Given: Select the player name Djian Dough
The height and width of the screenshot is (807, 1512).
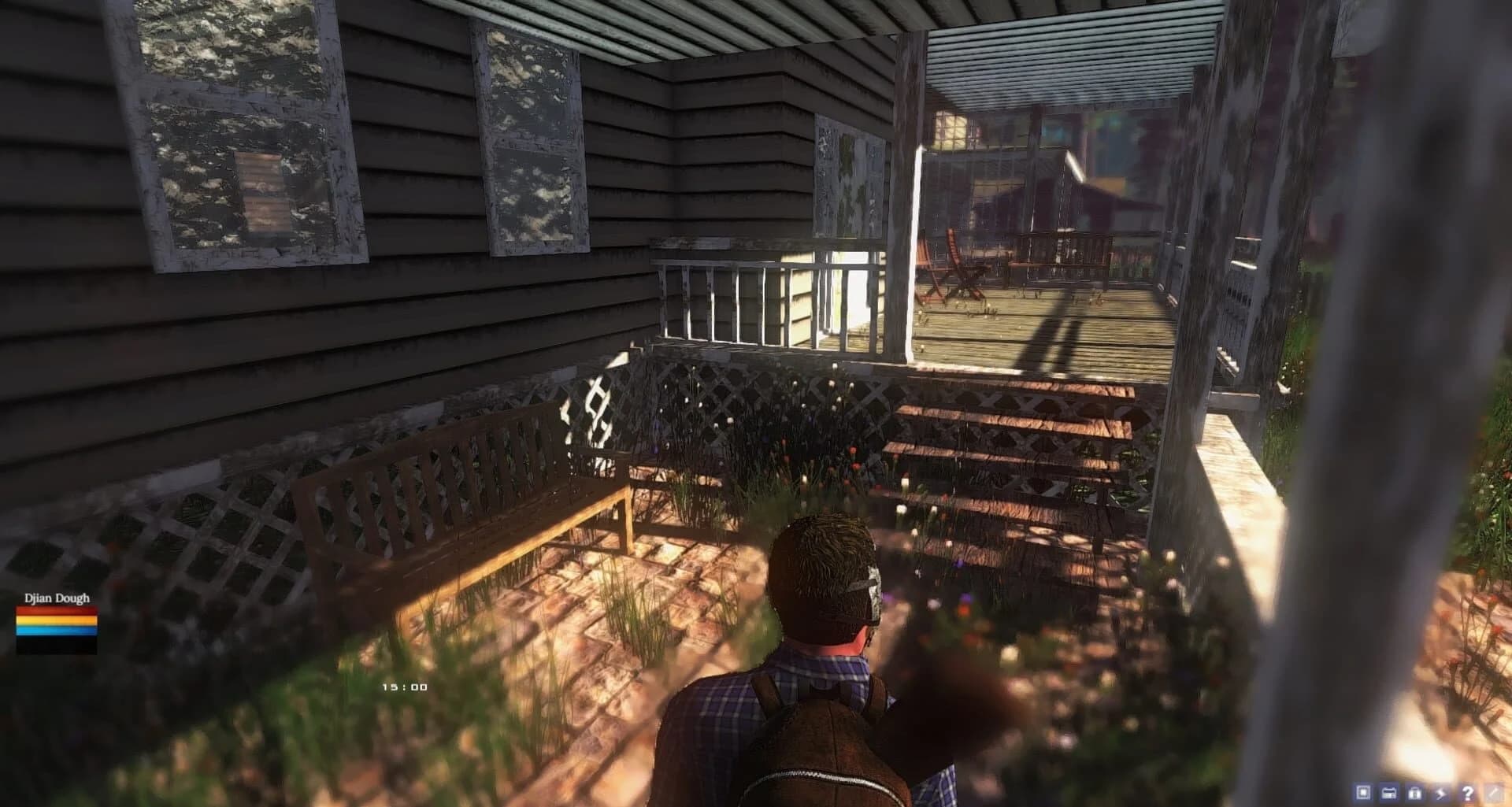Looking at the screenshot, I should (57, 598).
